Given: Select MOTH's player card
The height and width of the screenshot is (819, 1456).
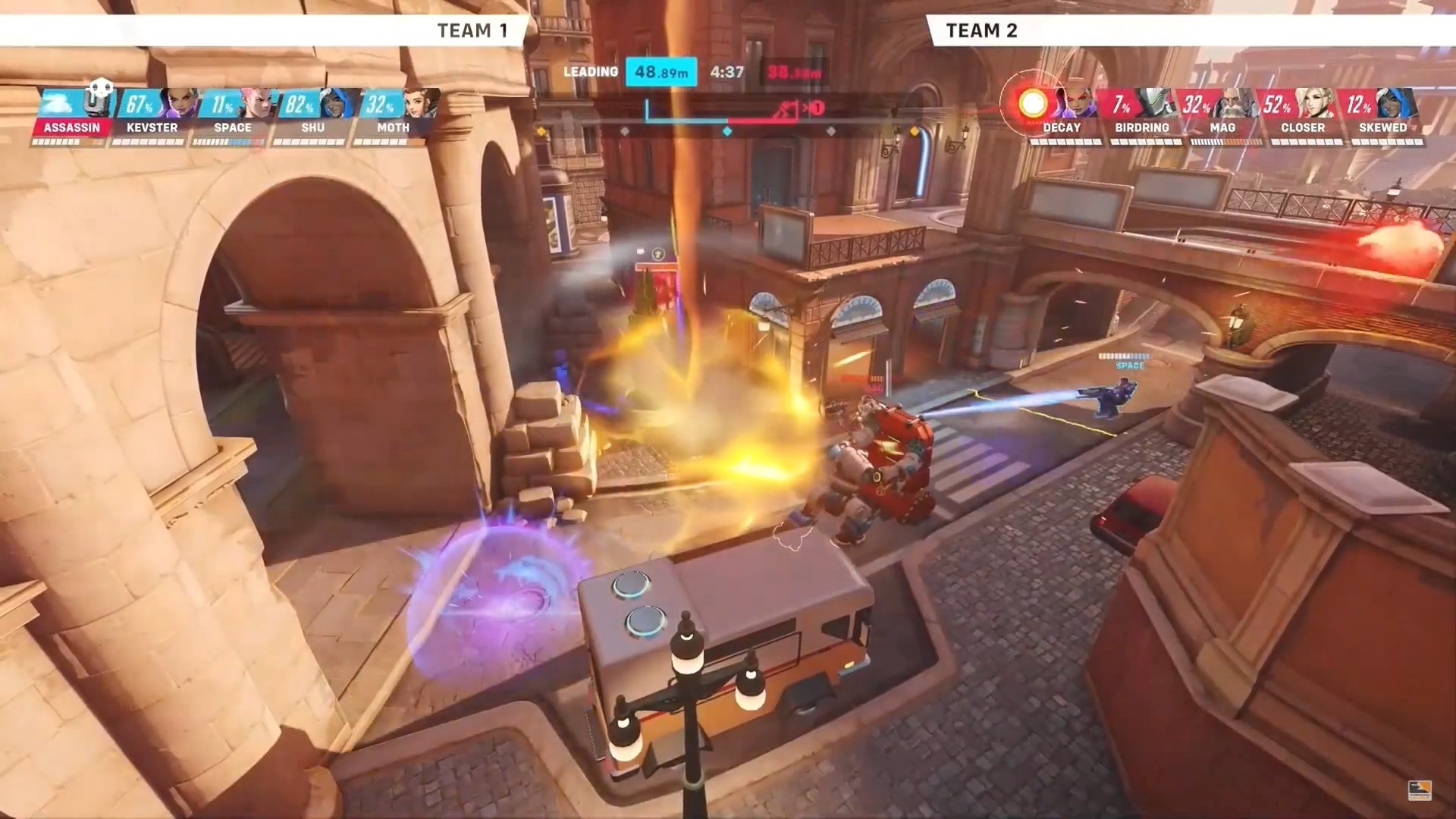Looking at the screenshot, I should tap(393, 115).
